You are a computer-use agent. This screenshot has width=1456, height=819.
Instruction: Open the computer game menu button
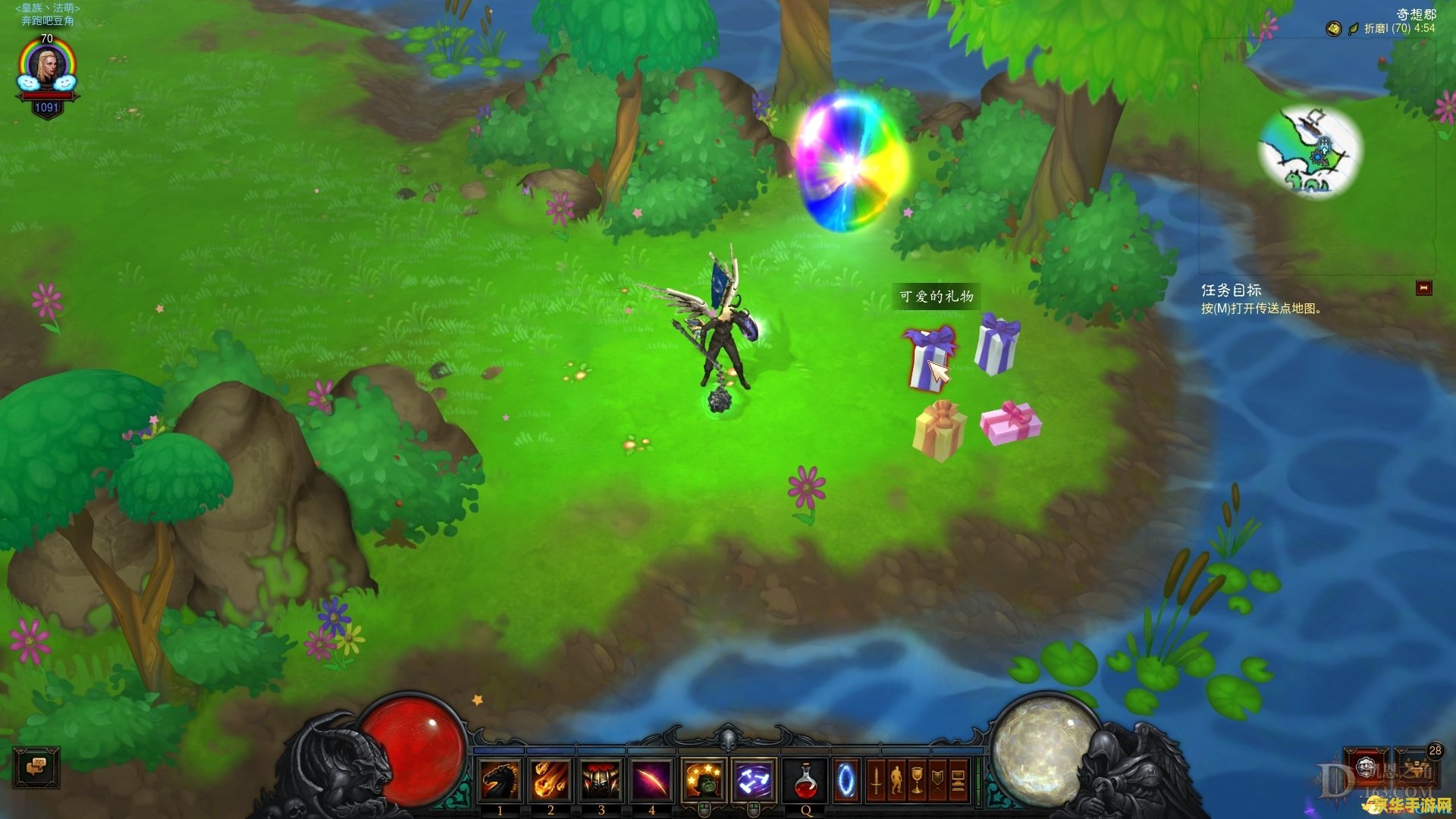pyautogui.click(x=958, y=780)
